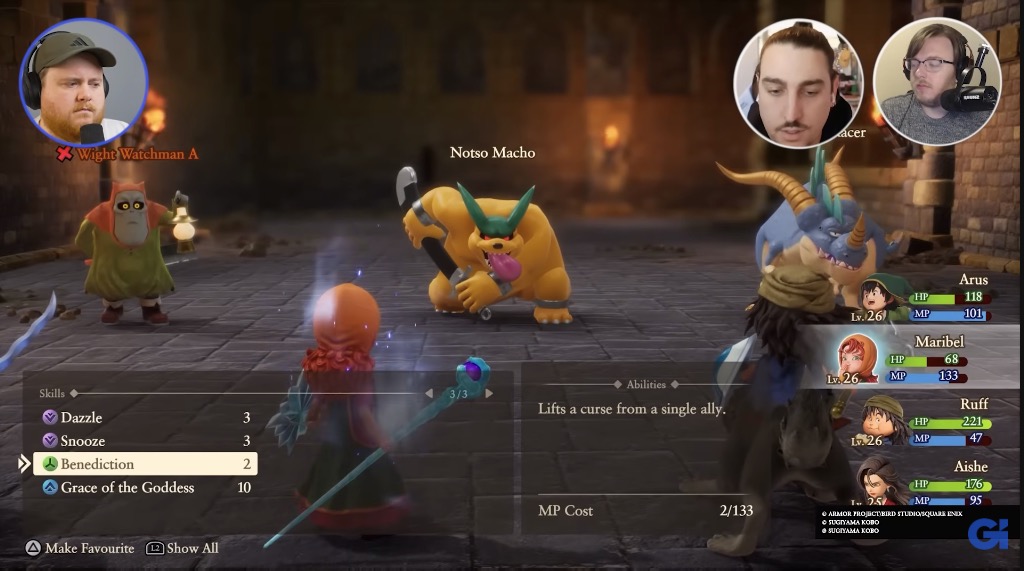Click the top-left streamer webcam circle
The image size is (1024, 571).
pos(84,82)
